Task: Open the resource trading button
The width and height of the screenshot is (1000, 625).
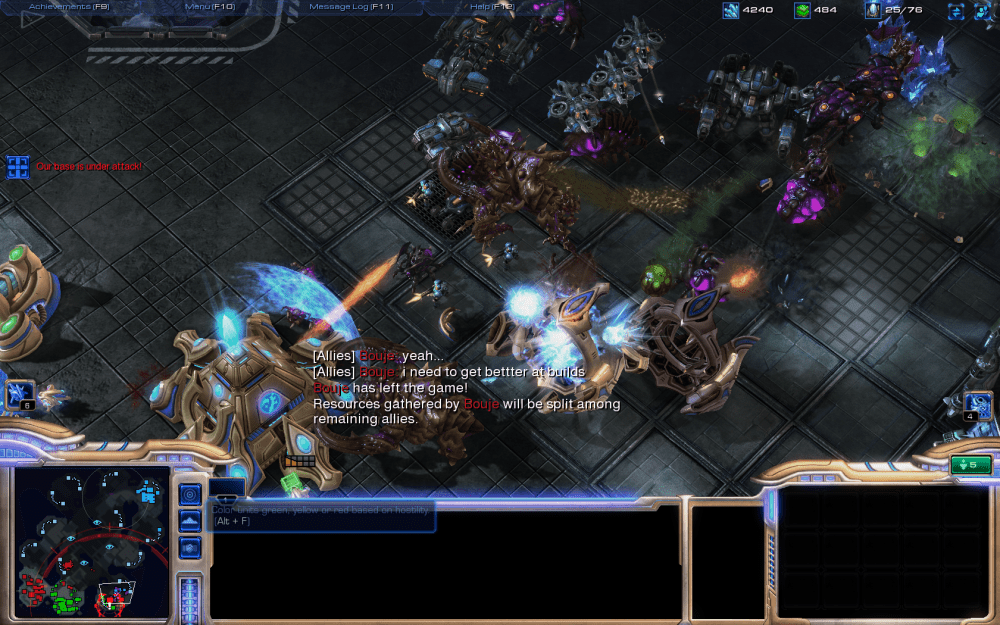Action: [956, 11]
